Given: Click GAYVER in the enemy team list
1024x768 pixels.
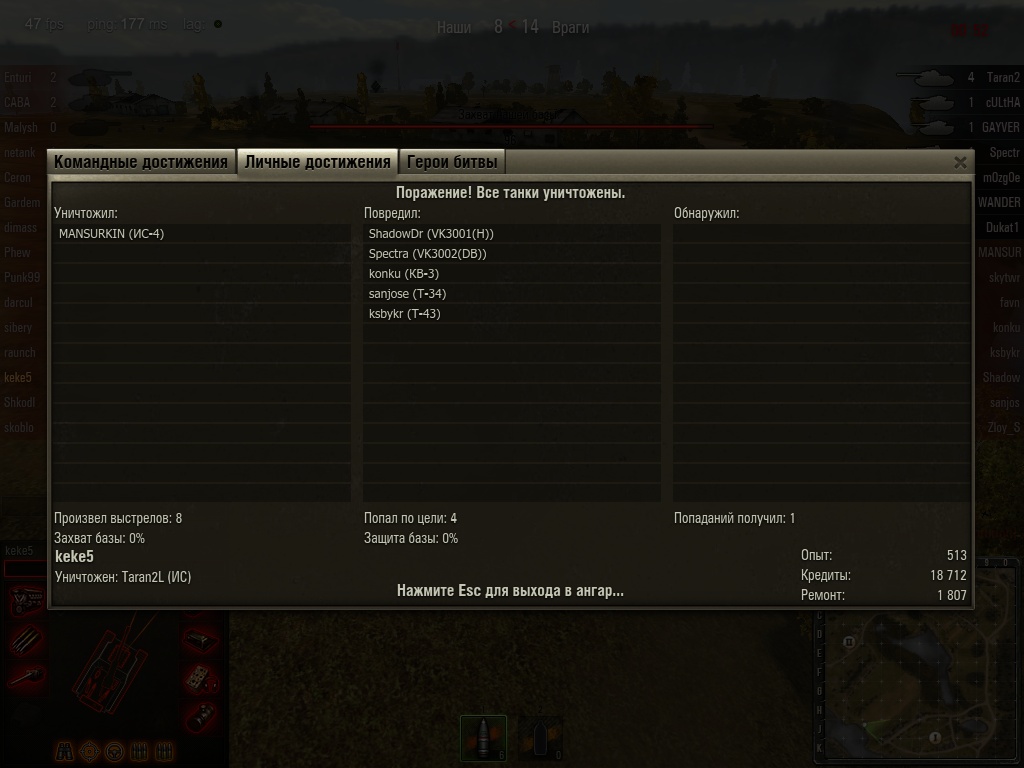Looking at the screenshot, I should (1000, 128).
